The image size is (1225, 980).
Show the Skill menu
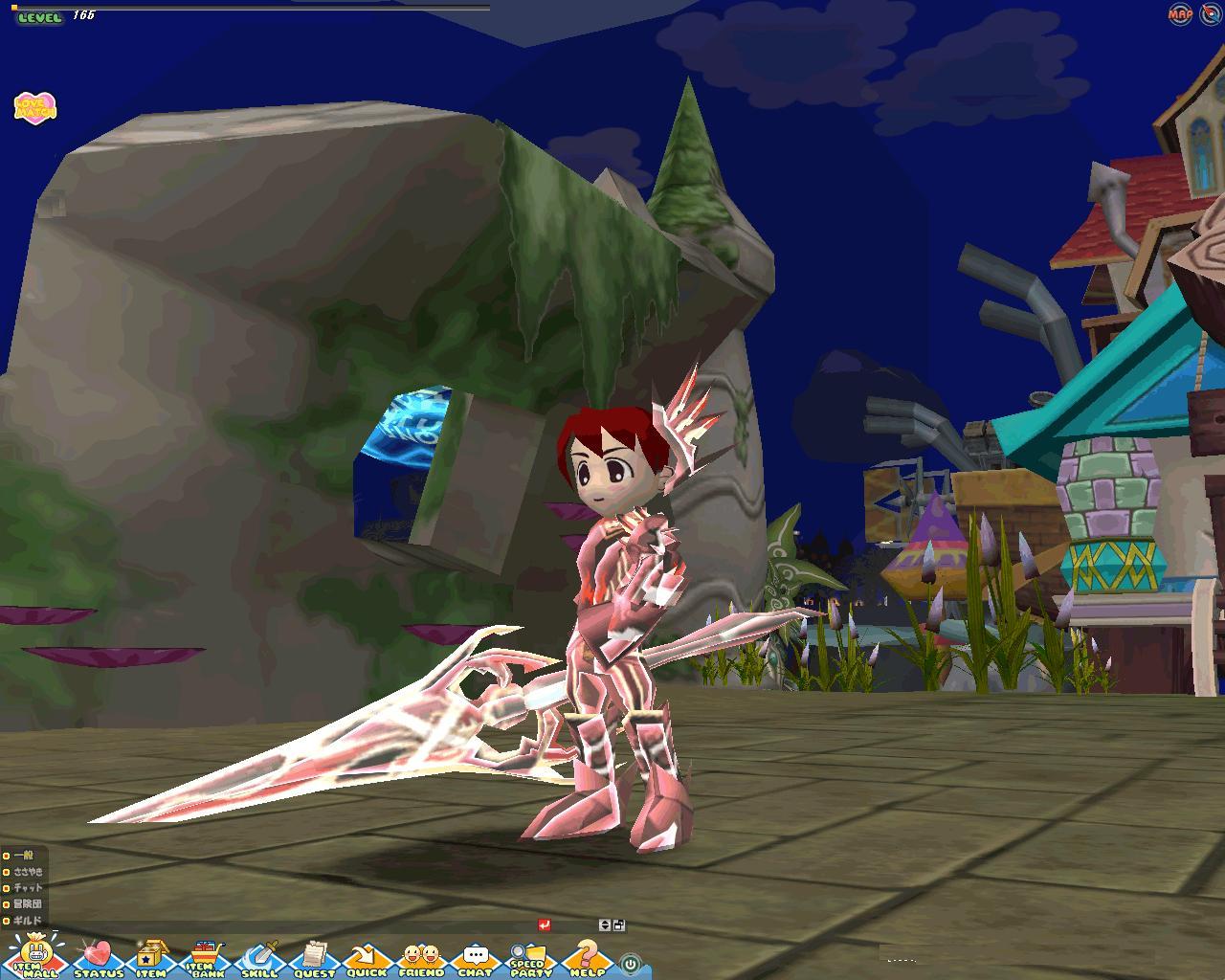[259, 958]
